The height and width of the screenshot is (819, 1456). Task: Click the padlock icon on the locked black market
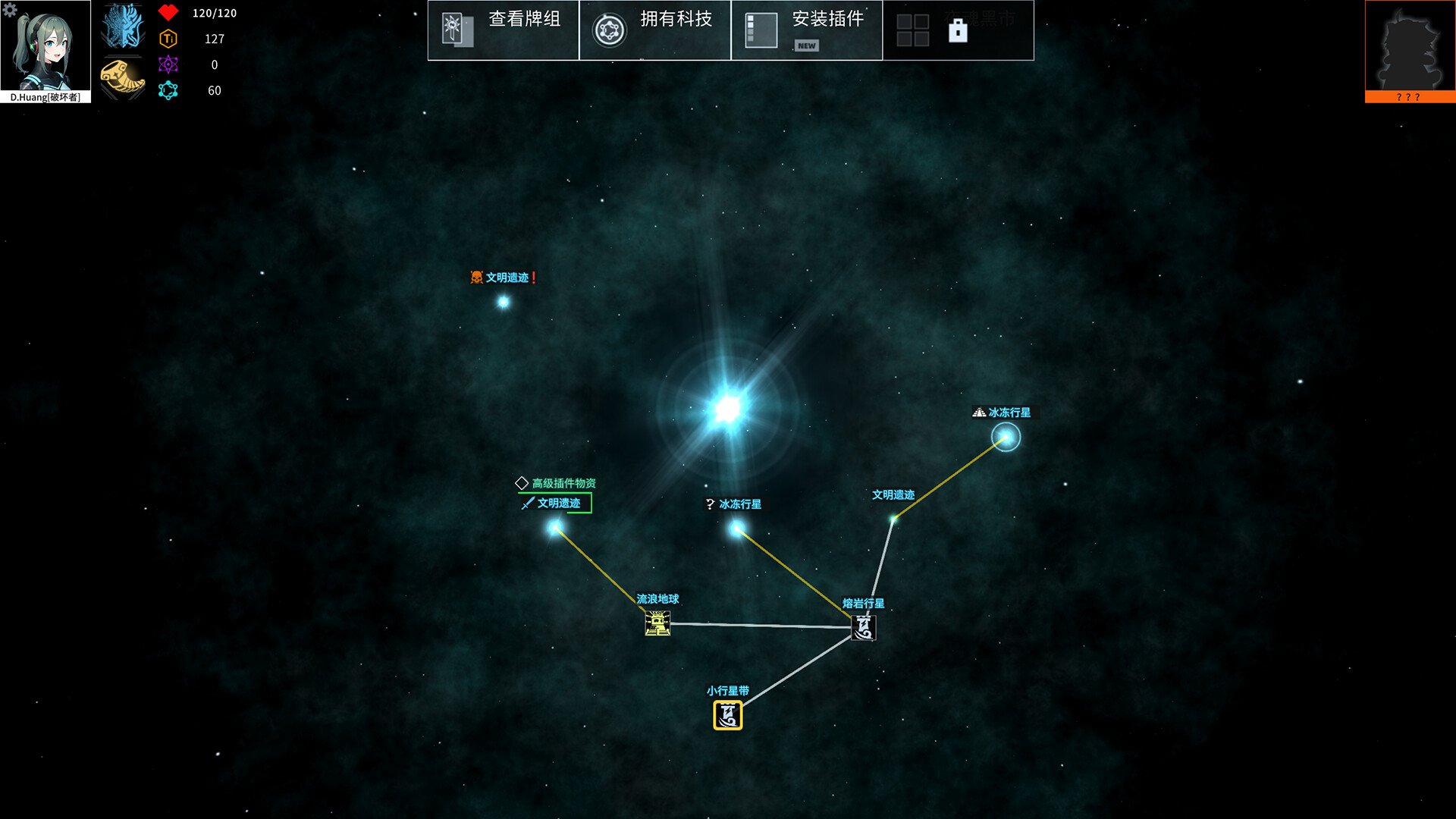[x=960, y=30]
